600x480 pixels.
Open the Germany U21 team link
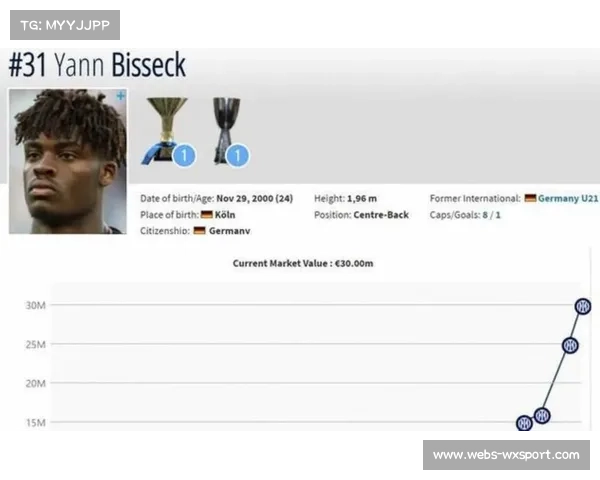coord(568,199)
